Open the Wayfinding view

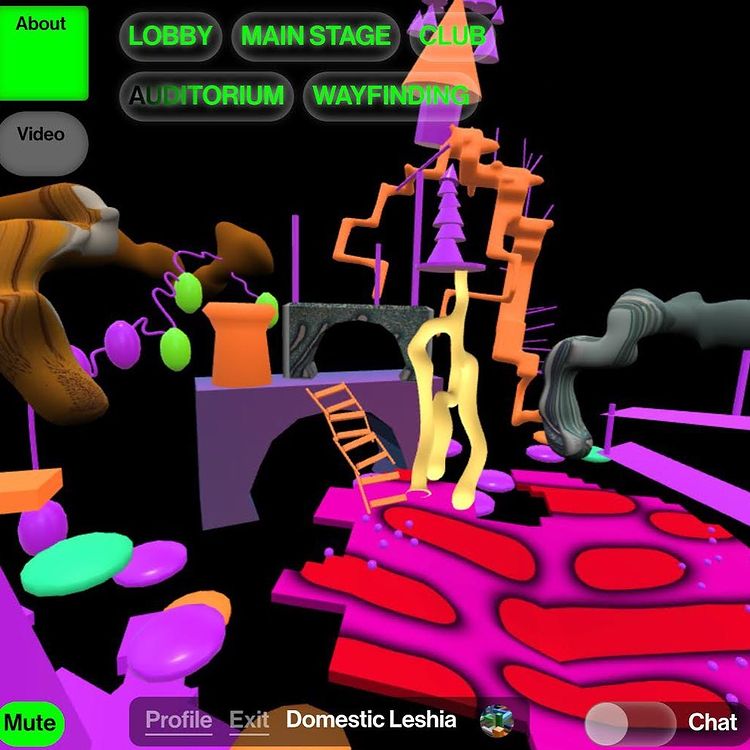point(390,96)
